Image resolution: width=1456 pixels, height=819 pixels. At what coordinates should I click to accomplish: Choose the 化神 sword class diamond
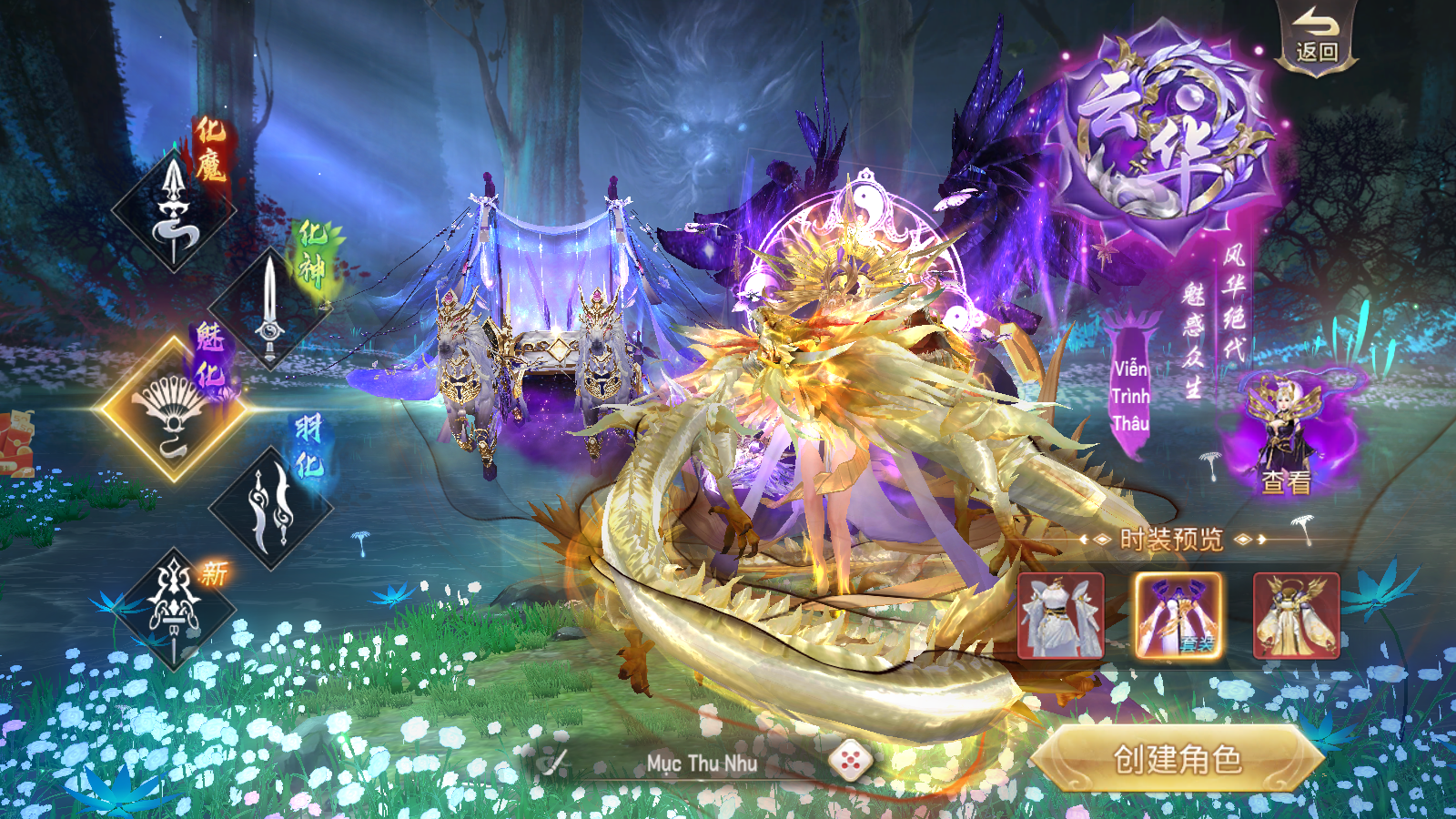pos(269,308)
